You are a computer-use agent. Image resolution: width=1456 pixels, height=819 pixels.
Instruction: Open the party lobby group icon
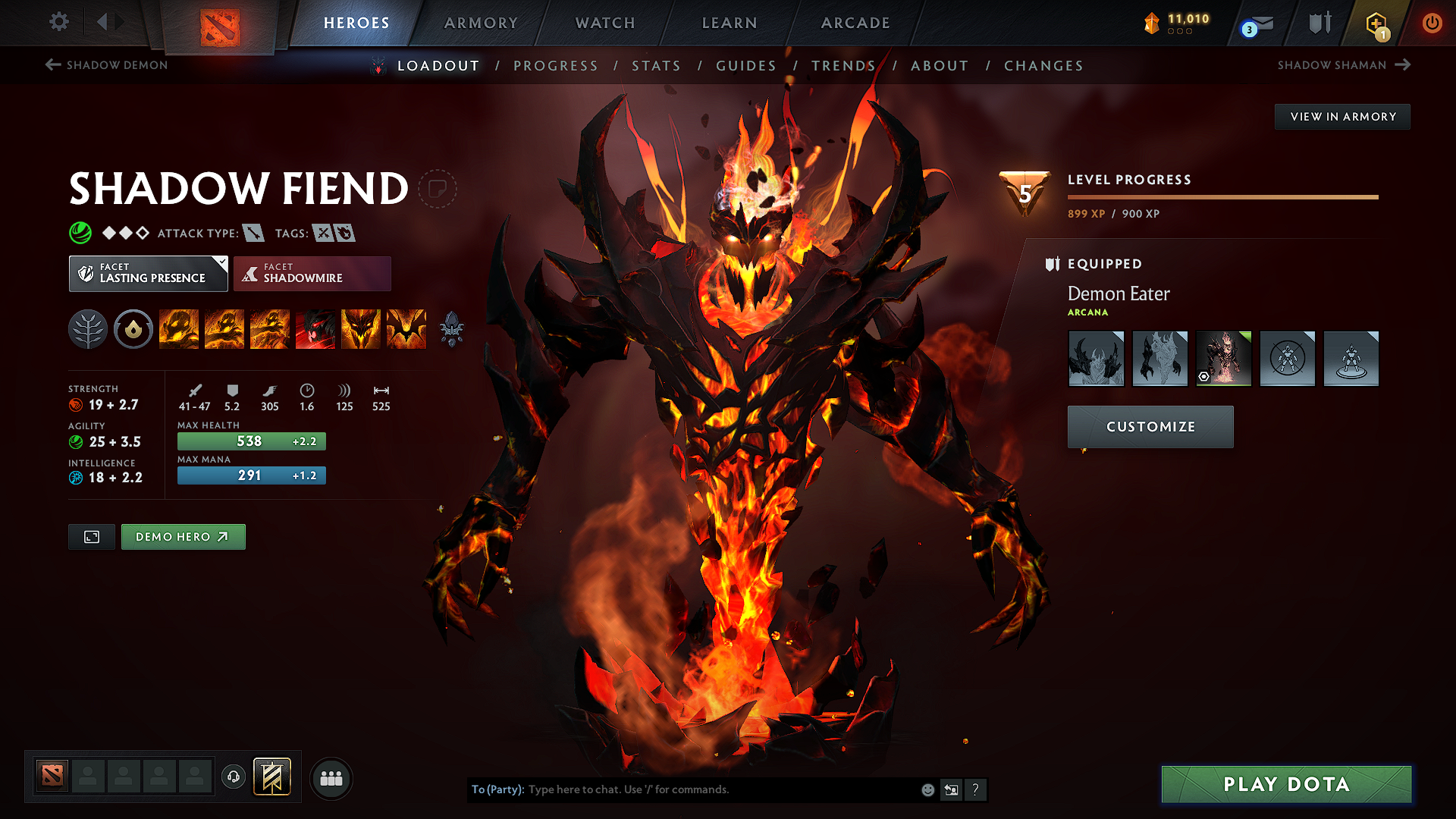point(331,777)
